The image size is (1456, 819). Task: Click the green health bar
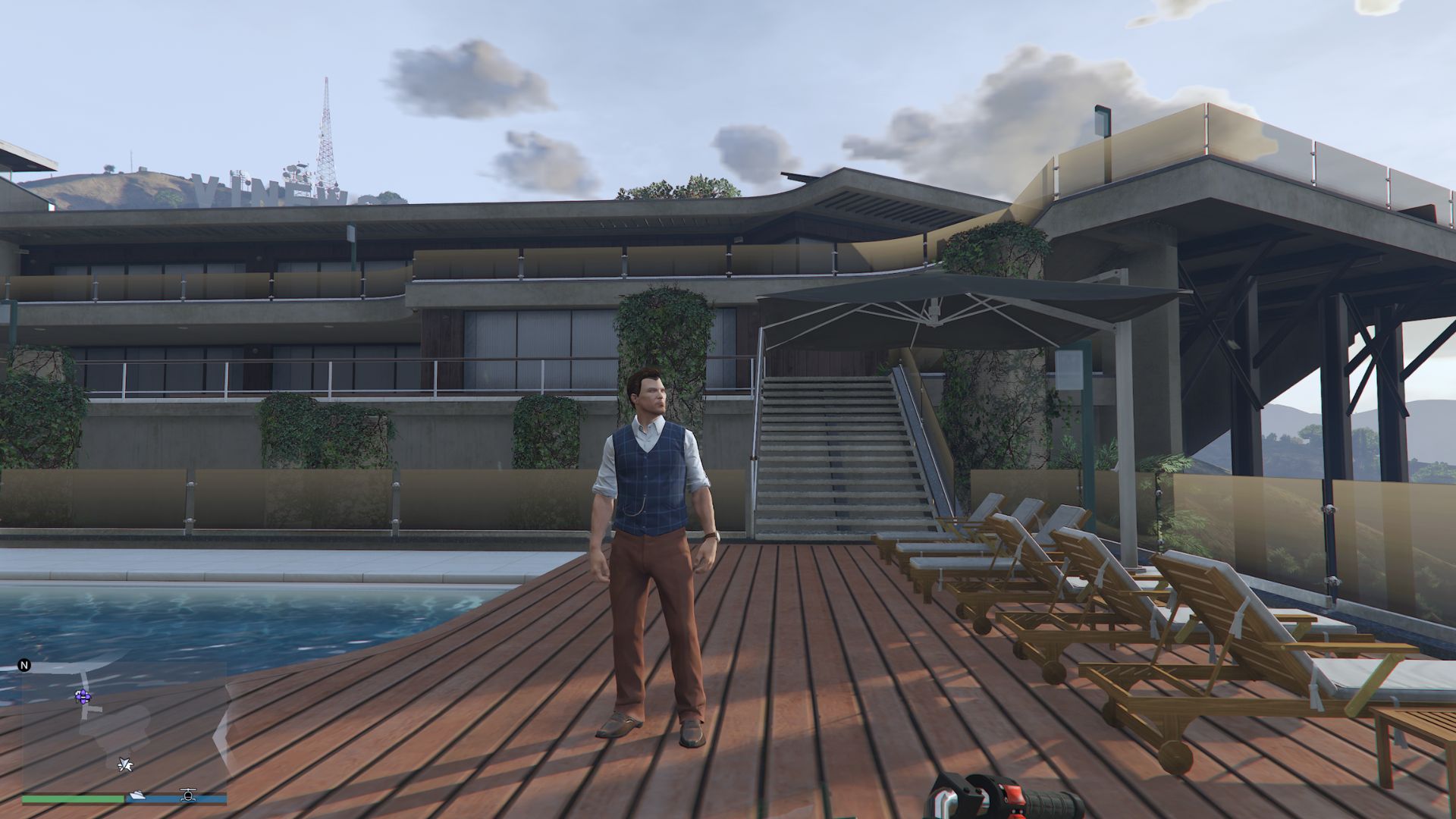click(x=72, y=799)
